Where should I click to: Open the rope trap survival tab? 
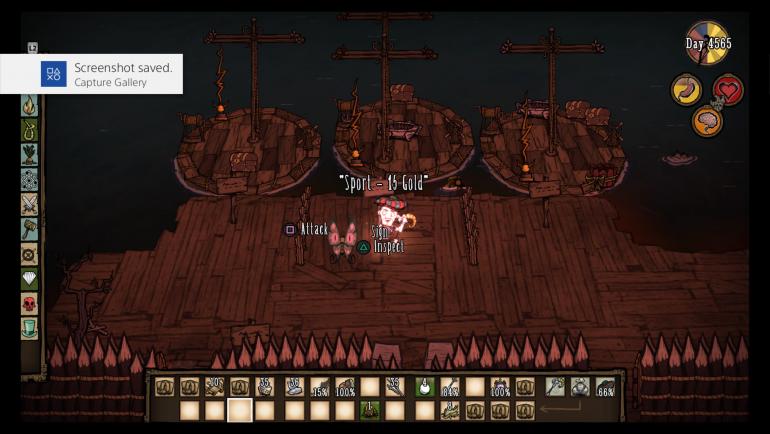[30, 130]
